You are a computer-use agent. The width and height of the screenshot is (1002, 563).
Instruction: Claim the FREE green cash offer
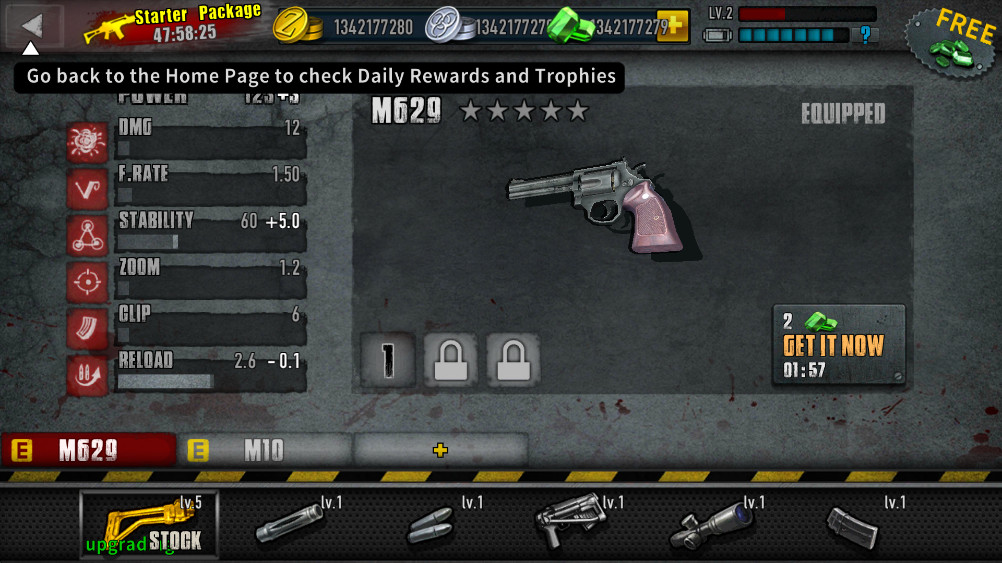coord(952,42)
